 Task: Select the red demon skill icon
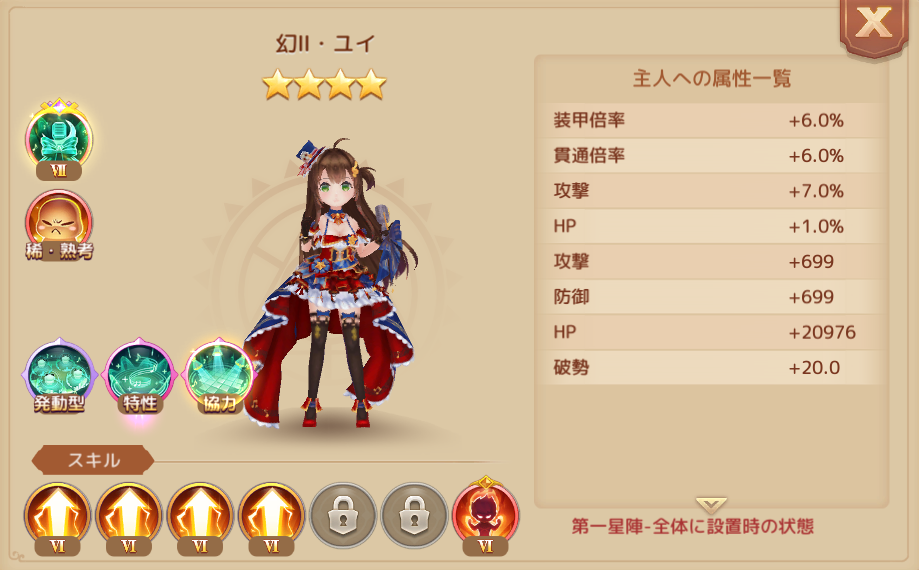pyautogui.click(x=485, y=513)
